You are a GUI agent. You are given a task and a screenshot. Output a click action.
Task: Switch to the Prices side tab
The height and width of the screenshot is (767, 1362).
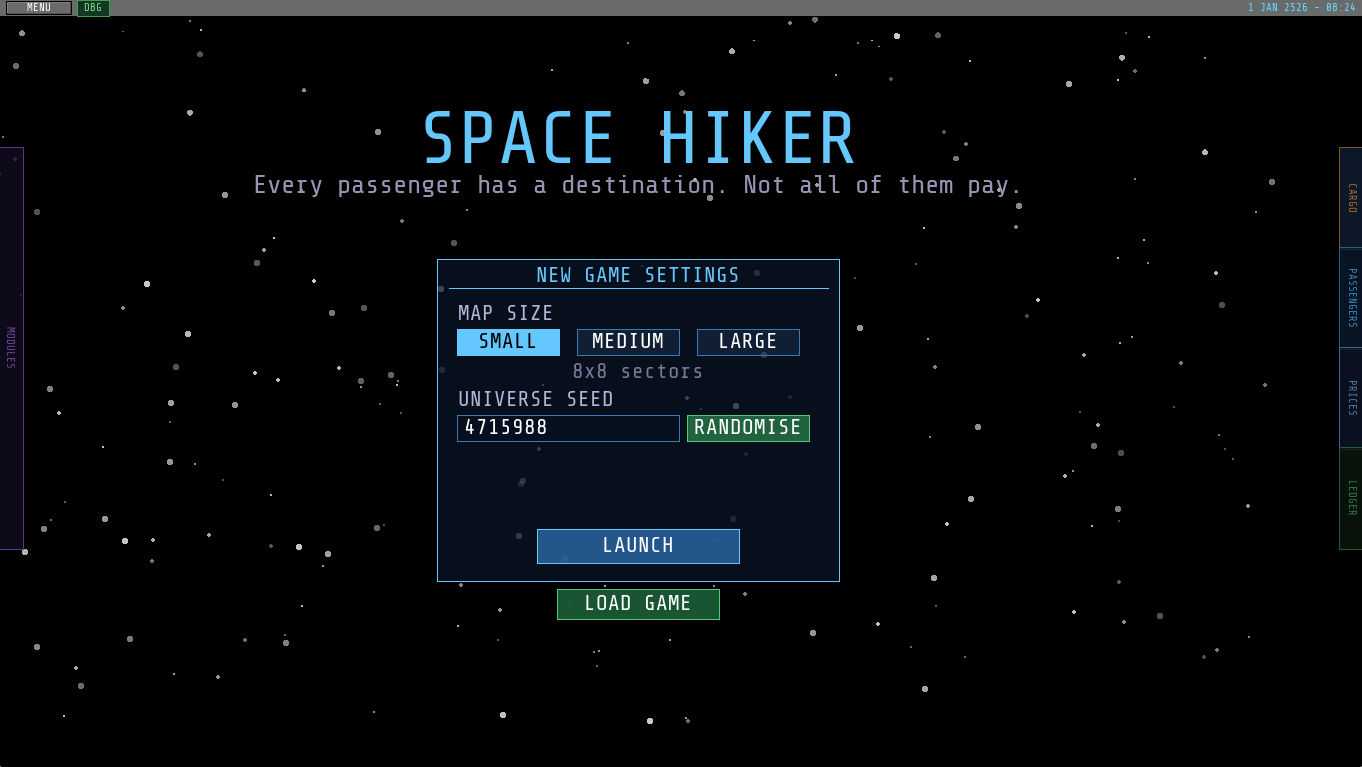(x=1351, y=398)
